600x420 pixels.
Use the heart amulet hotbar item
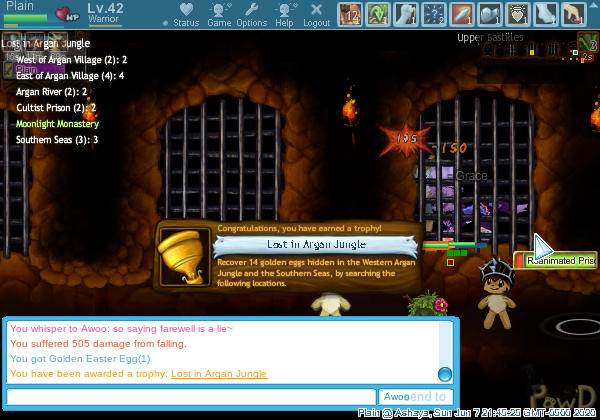pos(518,14)
